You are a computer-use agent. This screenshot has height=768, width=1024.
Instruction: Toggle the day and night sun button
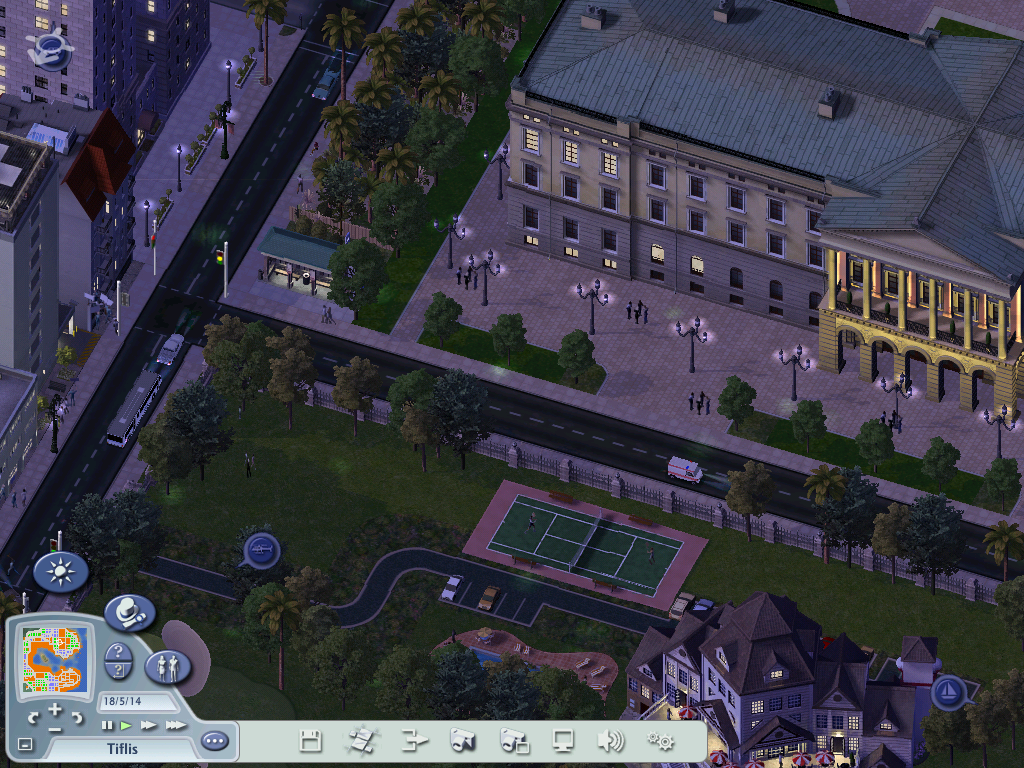tap(61, 572)
